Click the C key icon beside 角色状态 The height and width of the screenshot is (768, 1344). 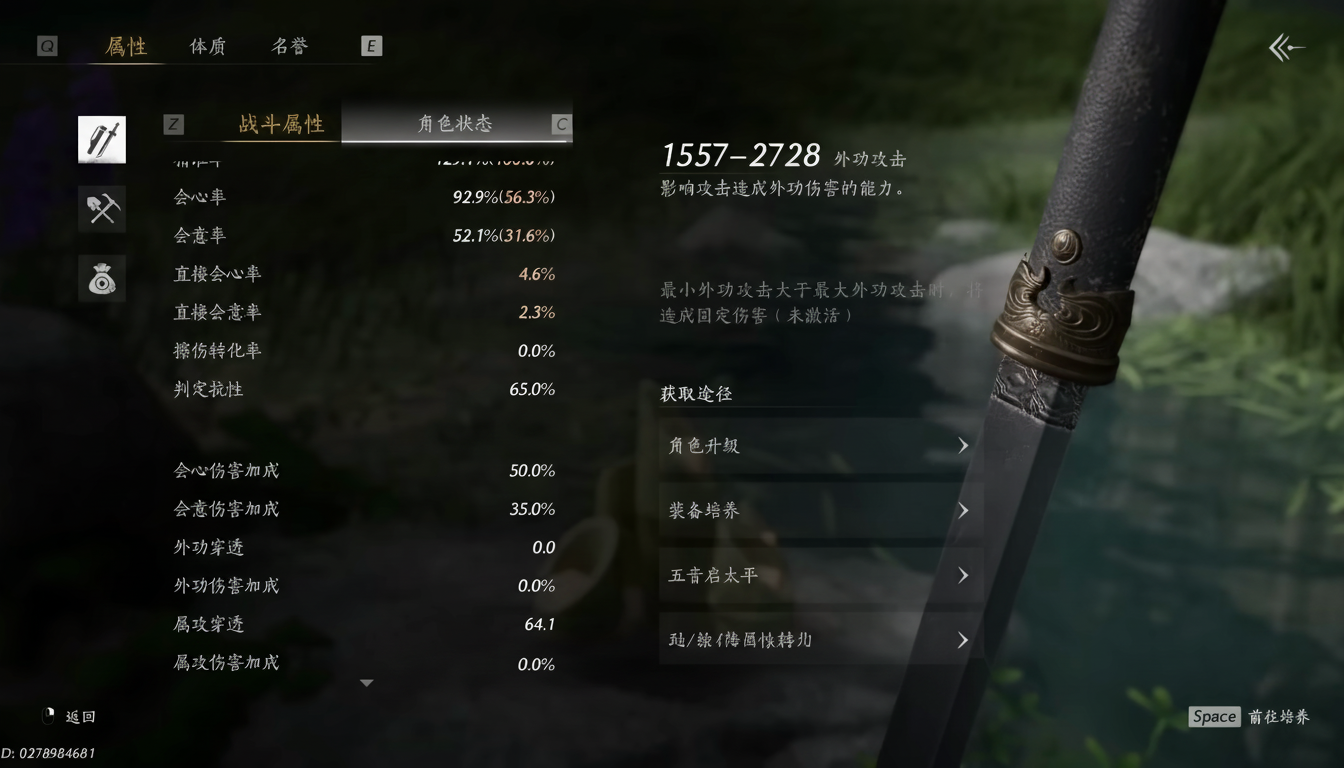560,124
